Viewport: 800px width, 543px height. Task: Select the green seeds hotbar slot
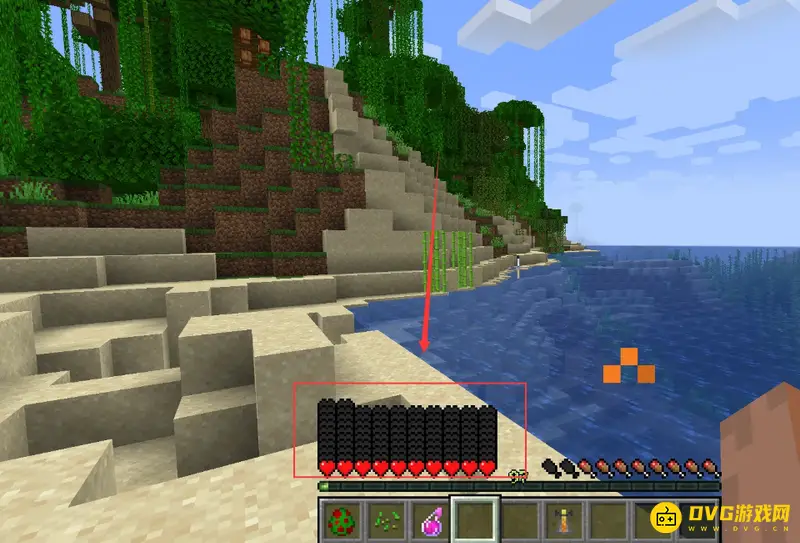pos(386,520)
